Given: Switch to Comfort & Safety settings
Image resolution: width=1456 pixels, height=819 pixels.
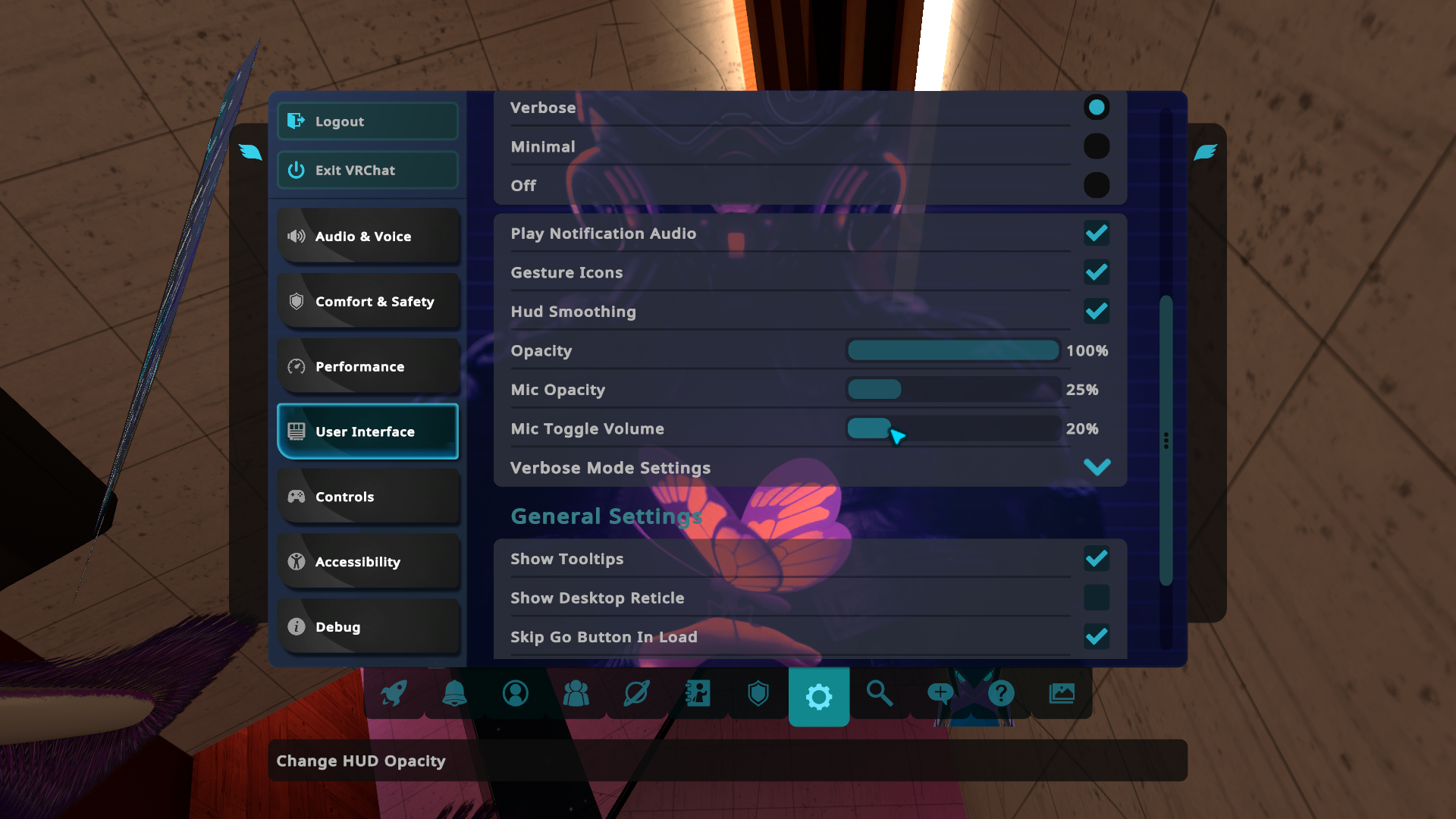Looking at the screenshot, I should [x=368, y=302].
